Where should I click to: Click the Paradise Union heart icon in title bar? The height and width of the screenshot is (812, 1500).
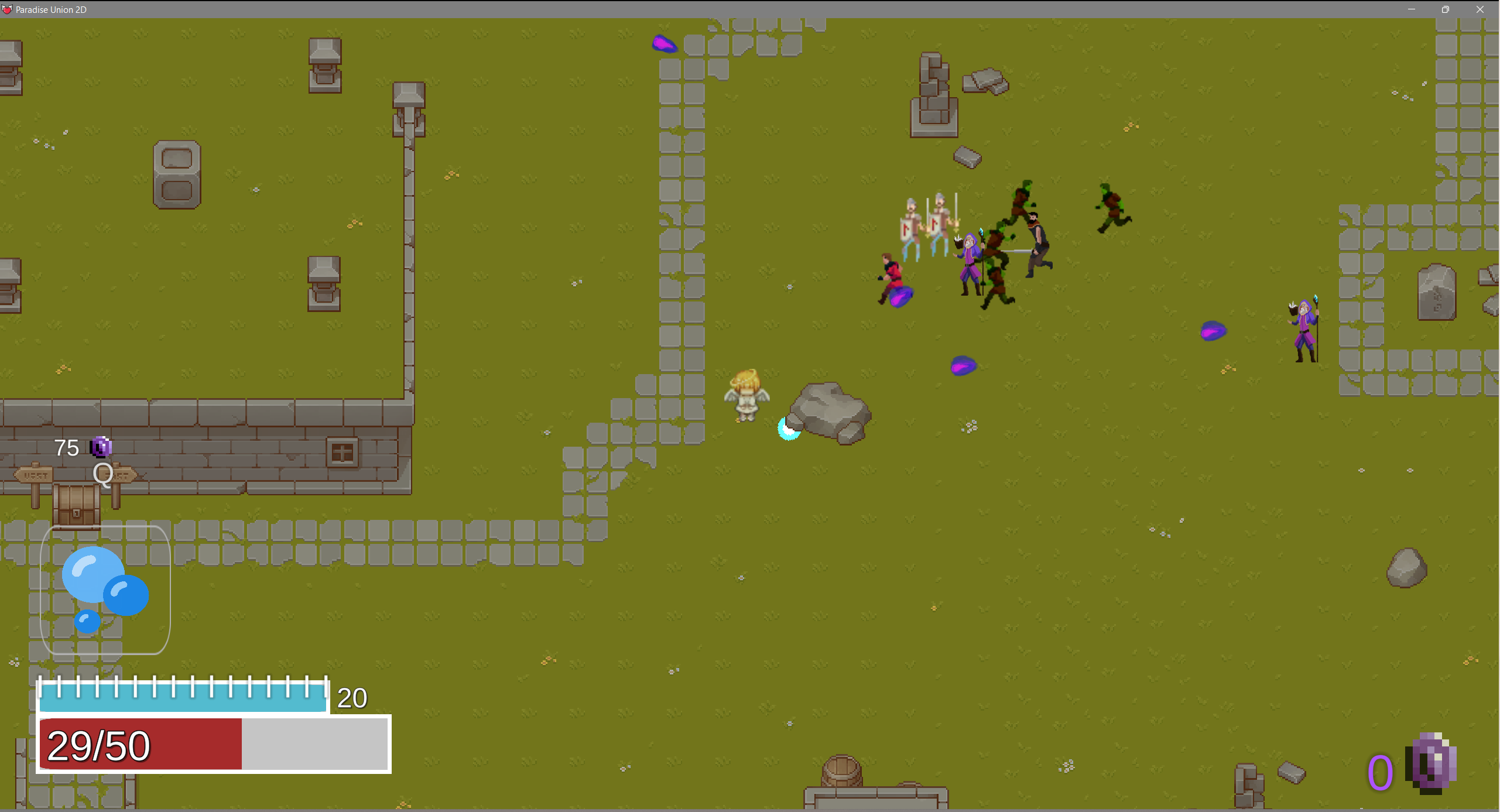(8, 9)
